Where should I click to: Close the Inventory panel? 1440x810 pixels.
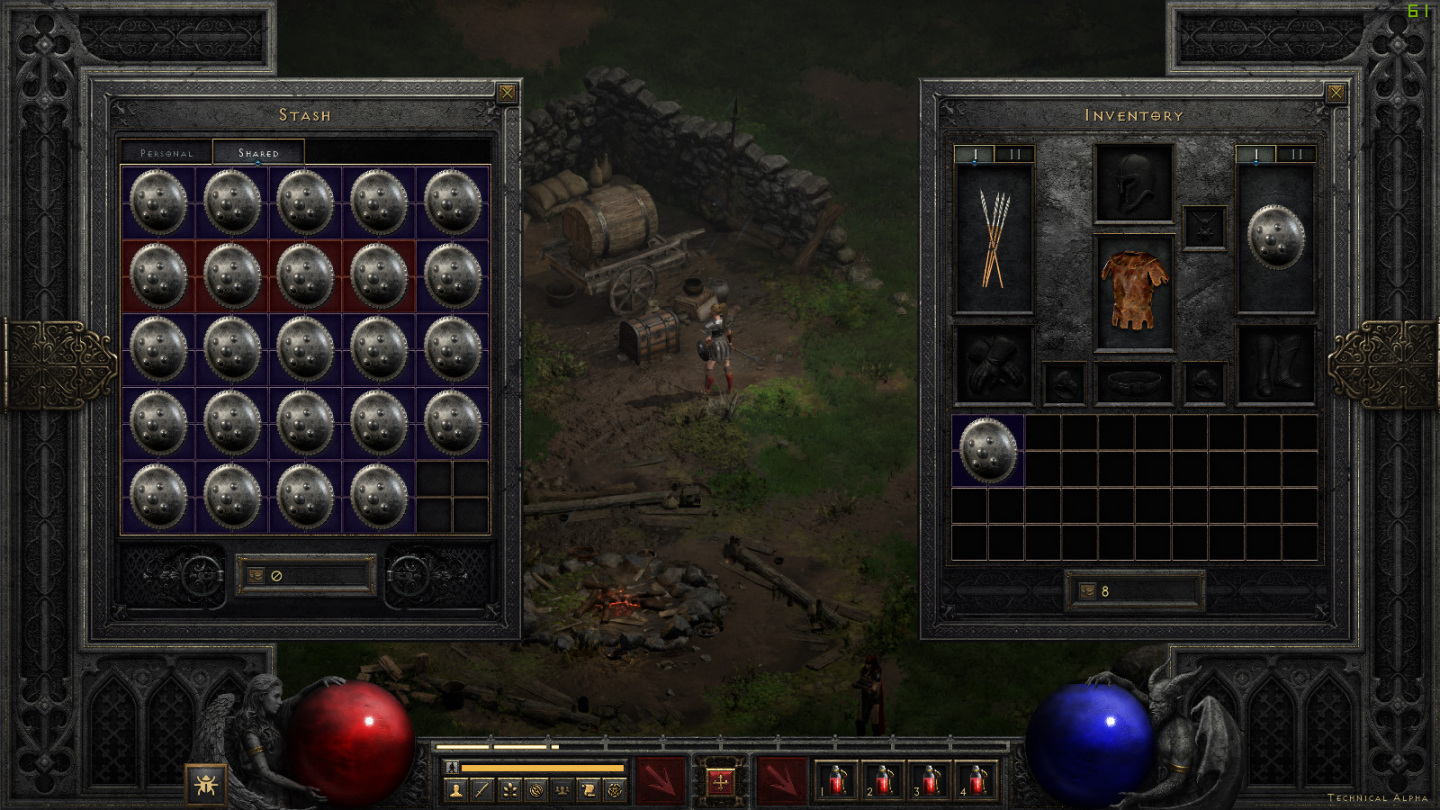pos(1336,93)
